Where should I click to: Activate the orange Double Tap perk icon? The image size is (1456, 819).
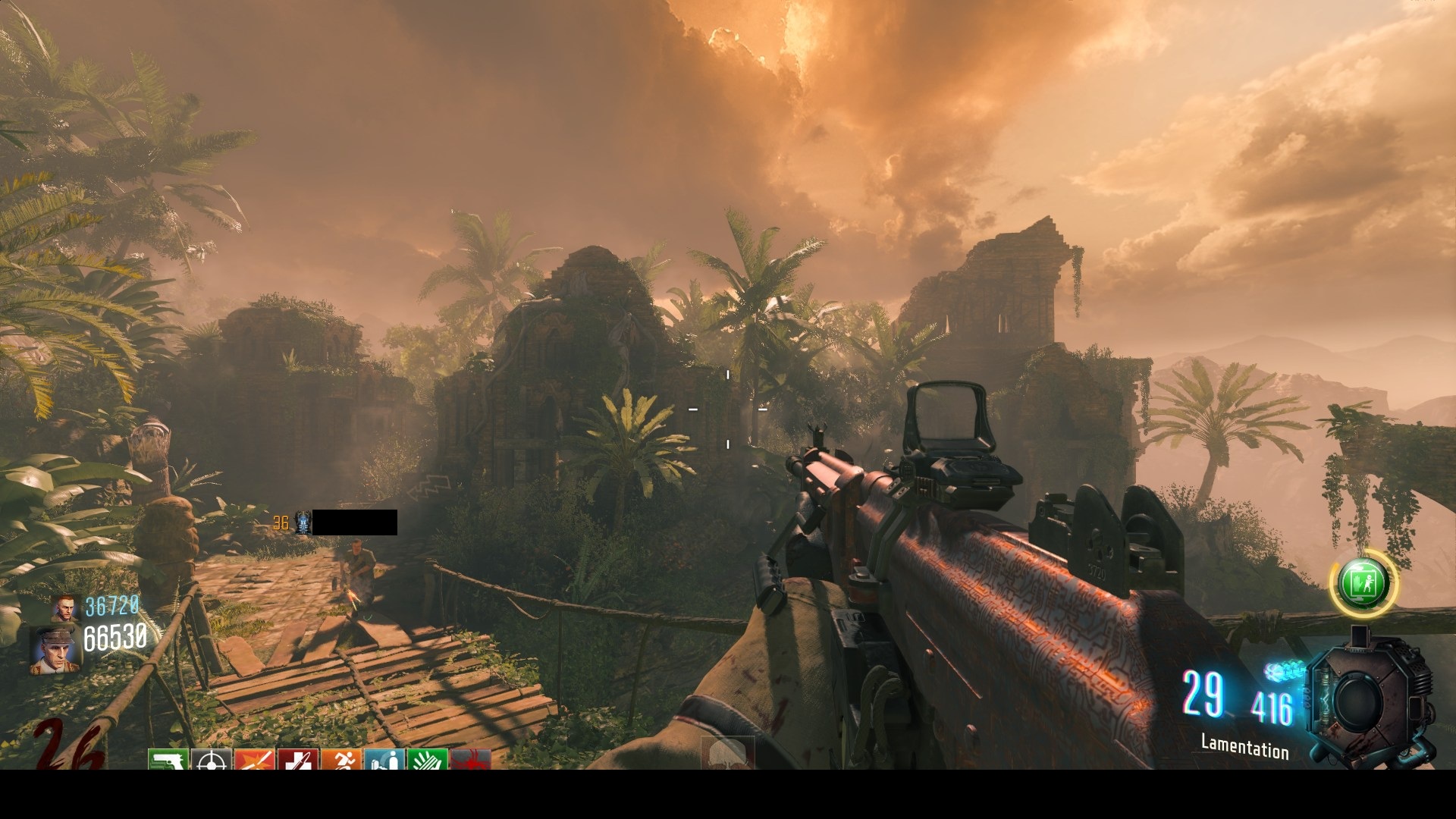pyautogui.click(x=254, y=760)
